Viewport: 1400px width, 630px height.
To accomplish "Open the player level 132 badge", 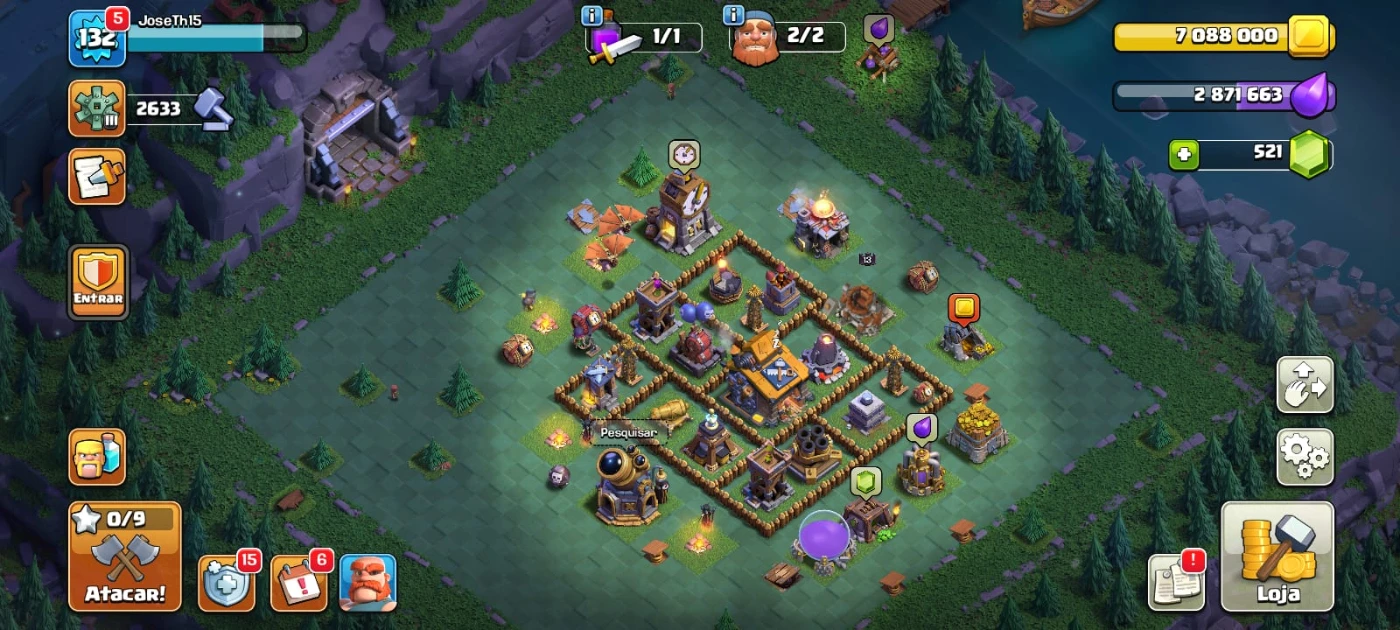I will point(97,39).
